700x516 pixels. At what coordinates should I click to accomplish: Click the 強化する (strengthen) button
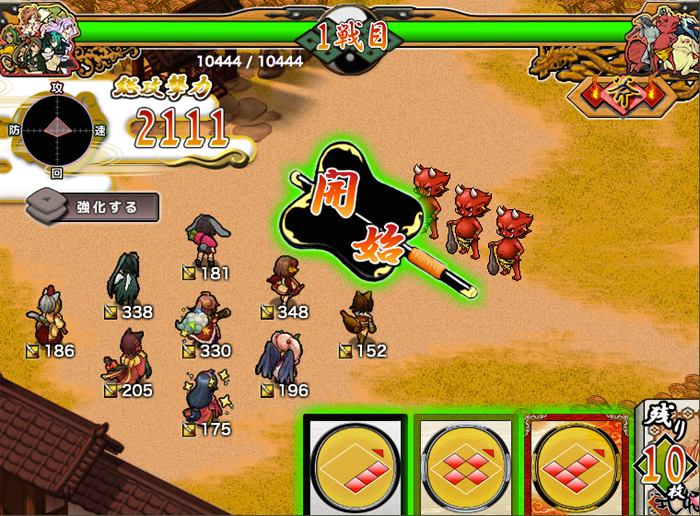pyautogui.click(x=92, y=207)
